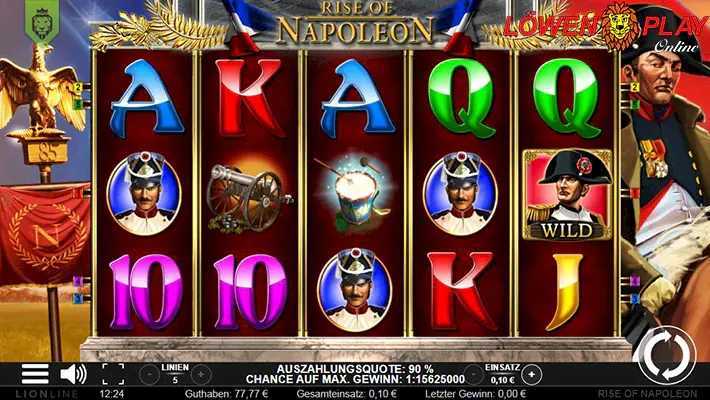The image size is (710, 400).
Task: Increase the number of Linien
Action: click(x=200, y=374)
